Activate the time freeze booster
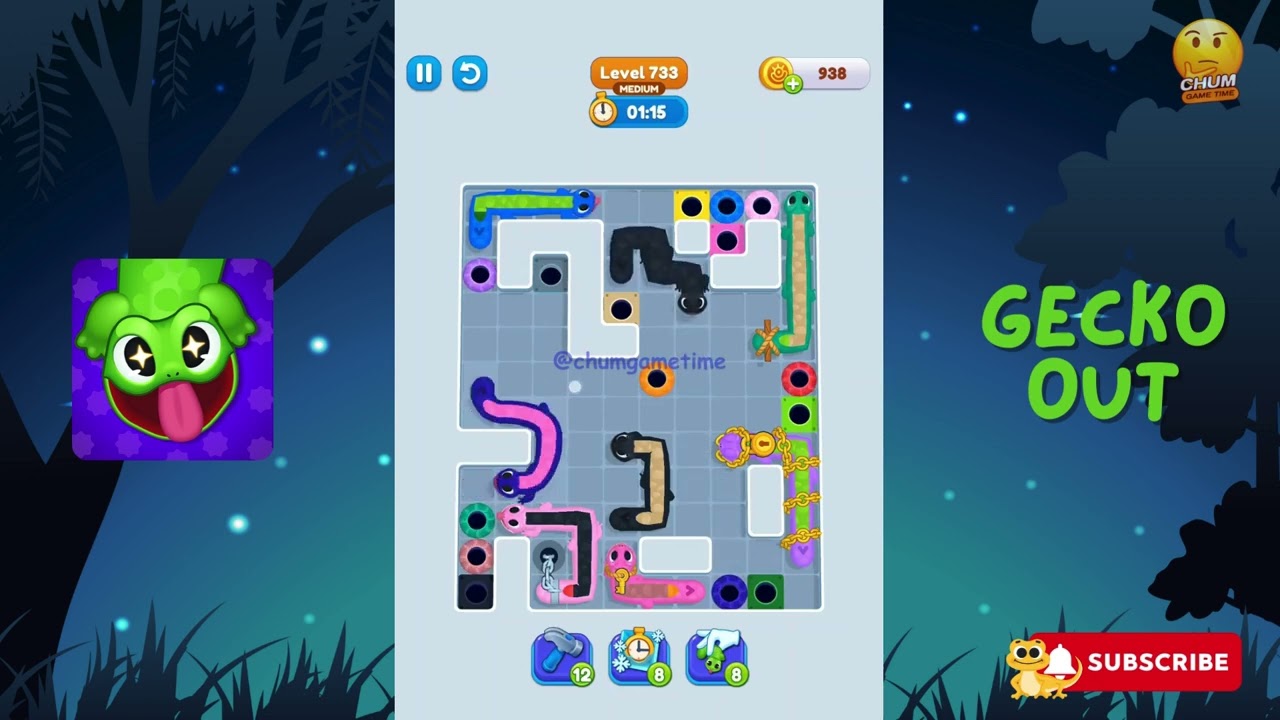 (639, 655)
